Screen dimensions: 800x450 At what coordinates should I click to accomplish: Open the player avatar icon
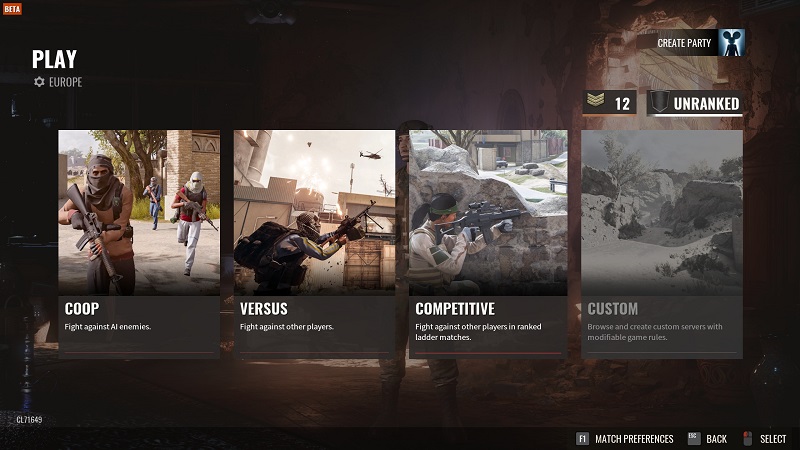[732, 43]
